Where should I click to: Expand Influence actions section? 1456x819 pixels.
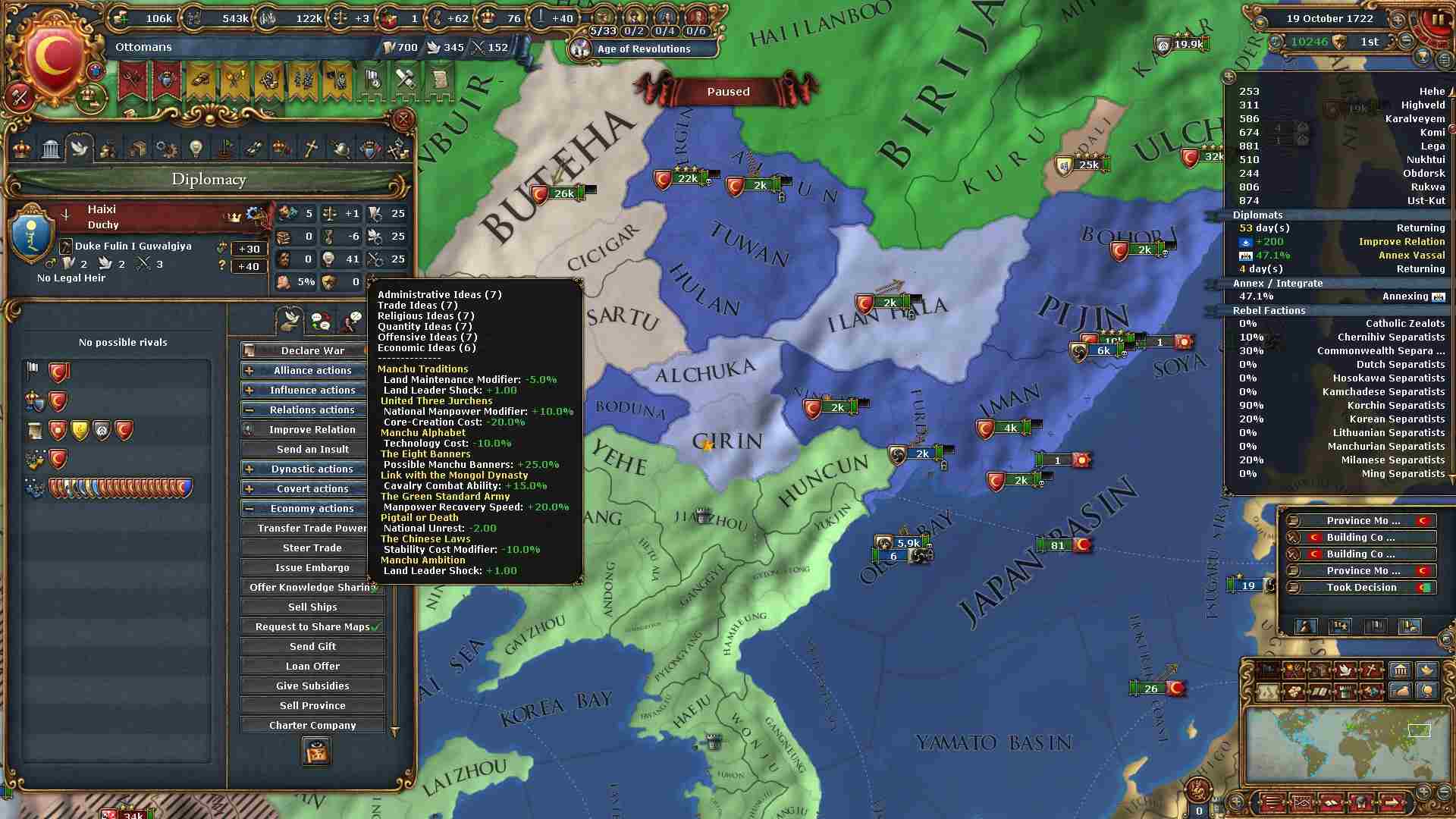click(312, 390)
